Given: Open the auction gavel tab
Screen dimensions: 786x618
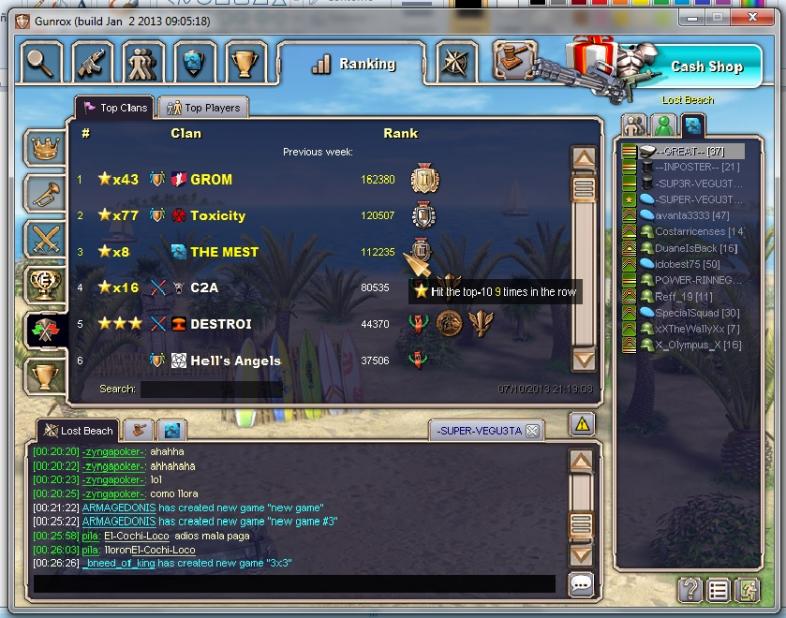Looking at the screenshot, I should click(x=513, y=61).
